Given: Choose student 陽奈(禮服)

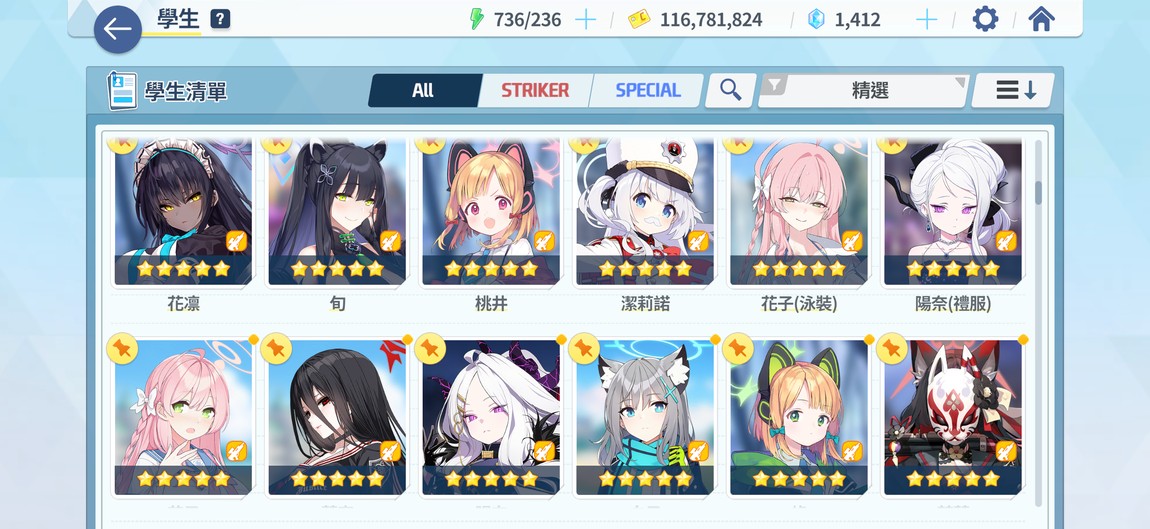Looking at the screenshot, I should 953,213.
